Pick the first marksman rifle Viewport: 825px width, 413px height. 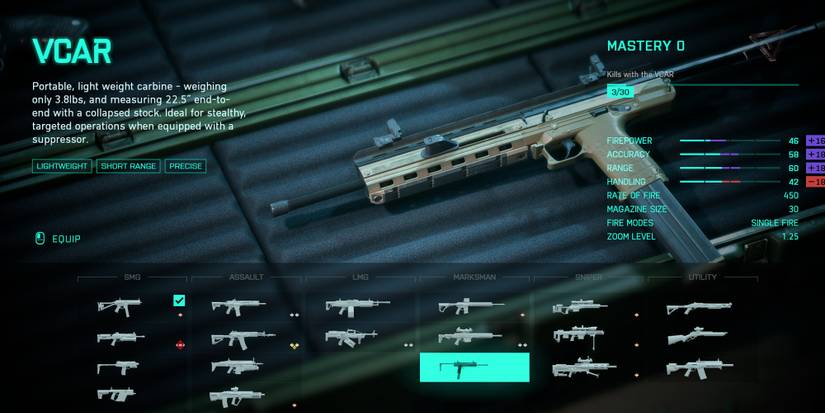click(x=470, y=307)
